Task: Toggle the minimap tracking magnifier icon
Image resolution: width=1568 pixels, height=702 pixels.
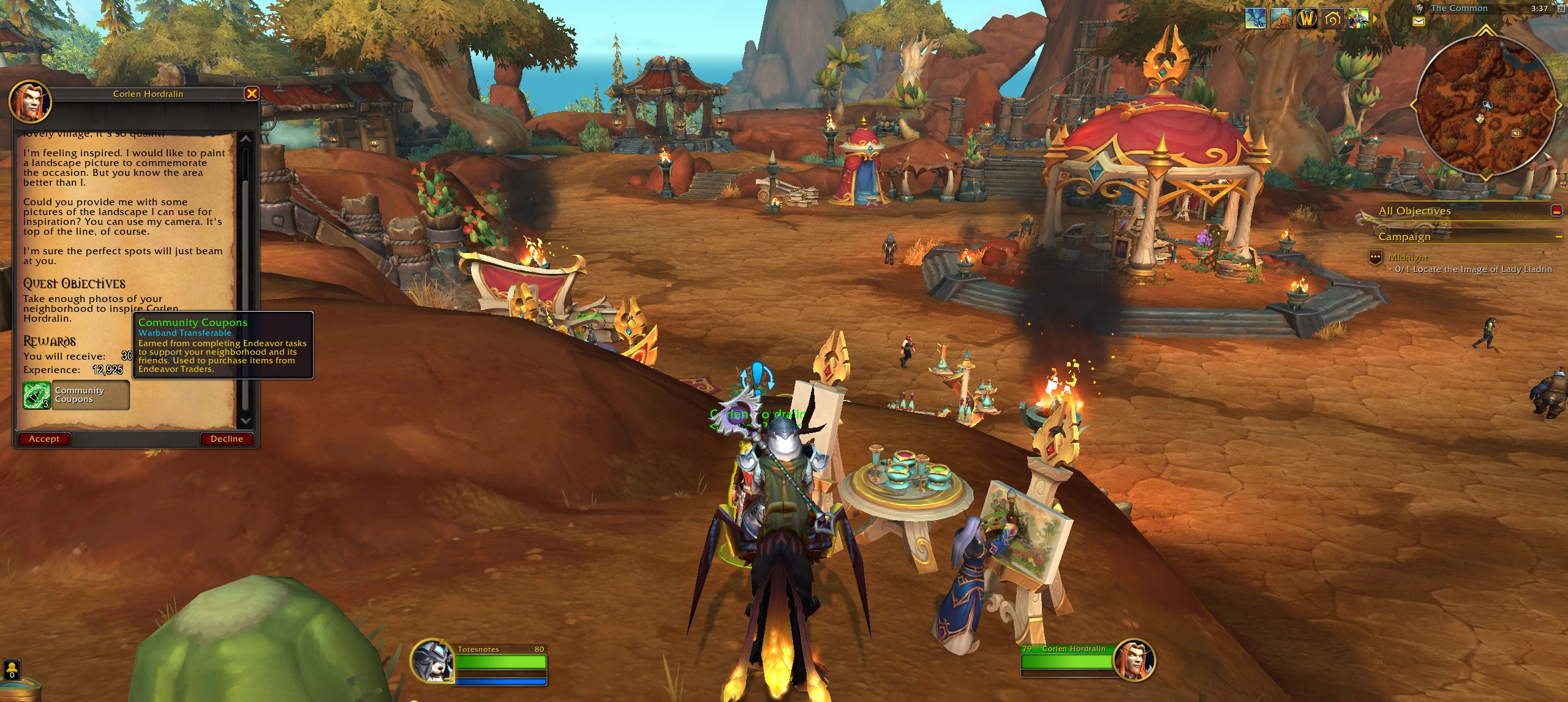Action: 1419,9
